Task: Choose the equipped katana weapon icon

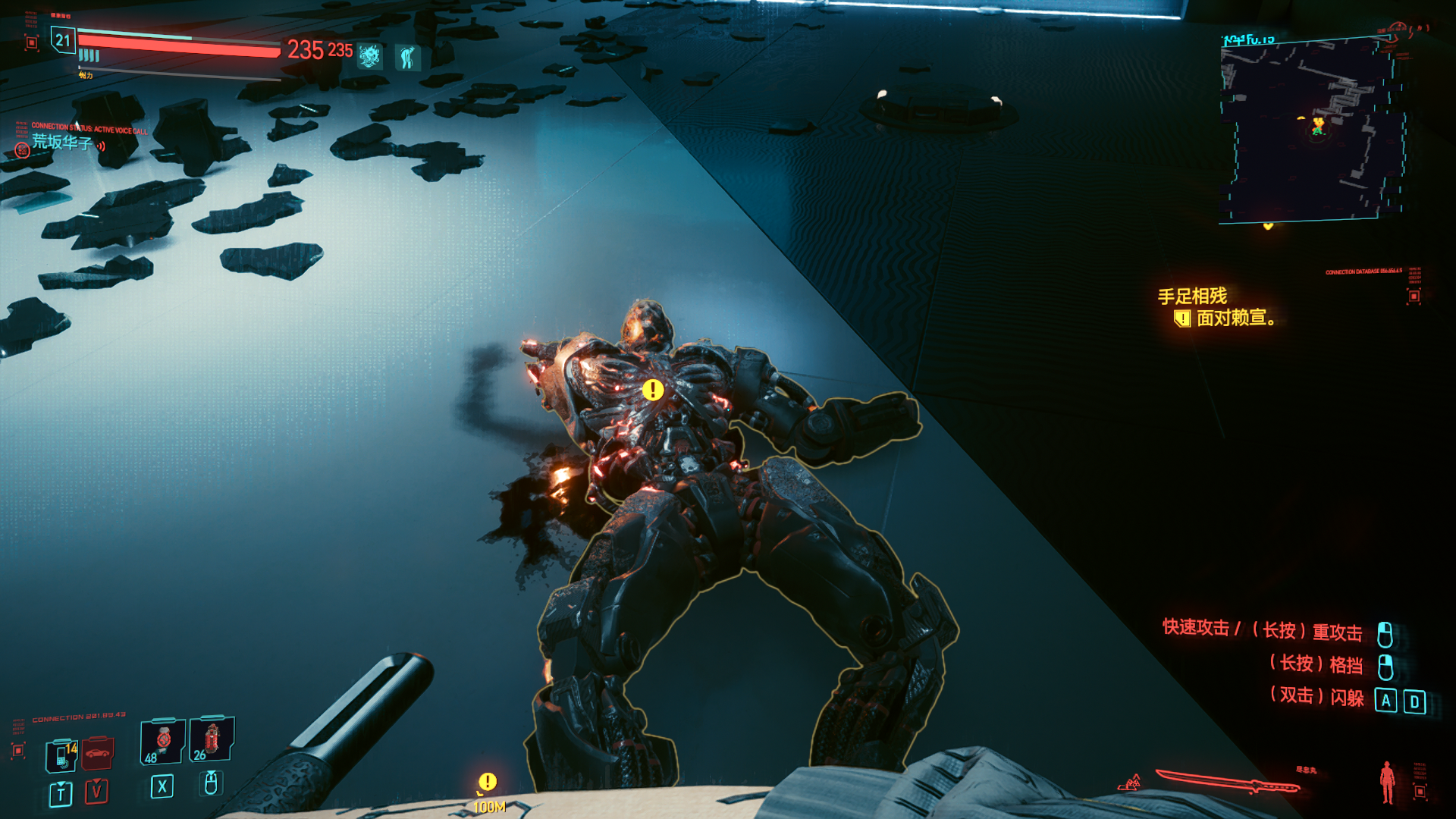Action: click(x=1227, y=781)
